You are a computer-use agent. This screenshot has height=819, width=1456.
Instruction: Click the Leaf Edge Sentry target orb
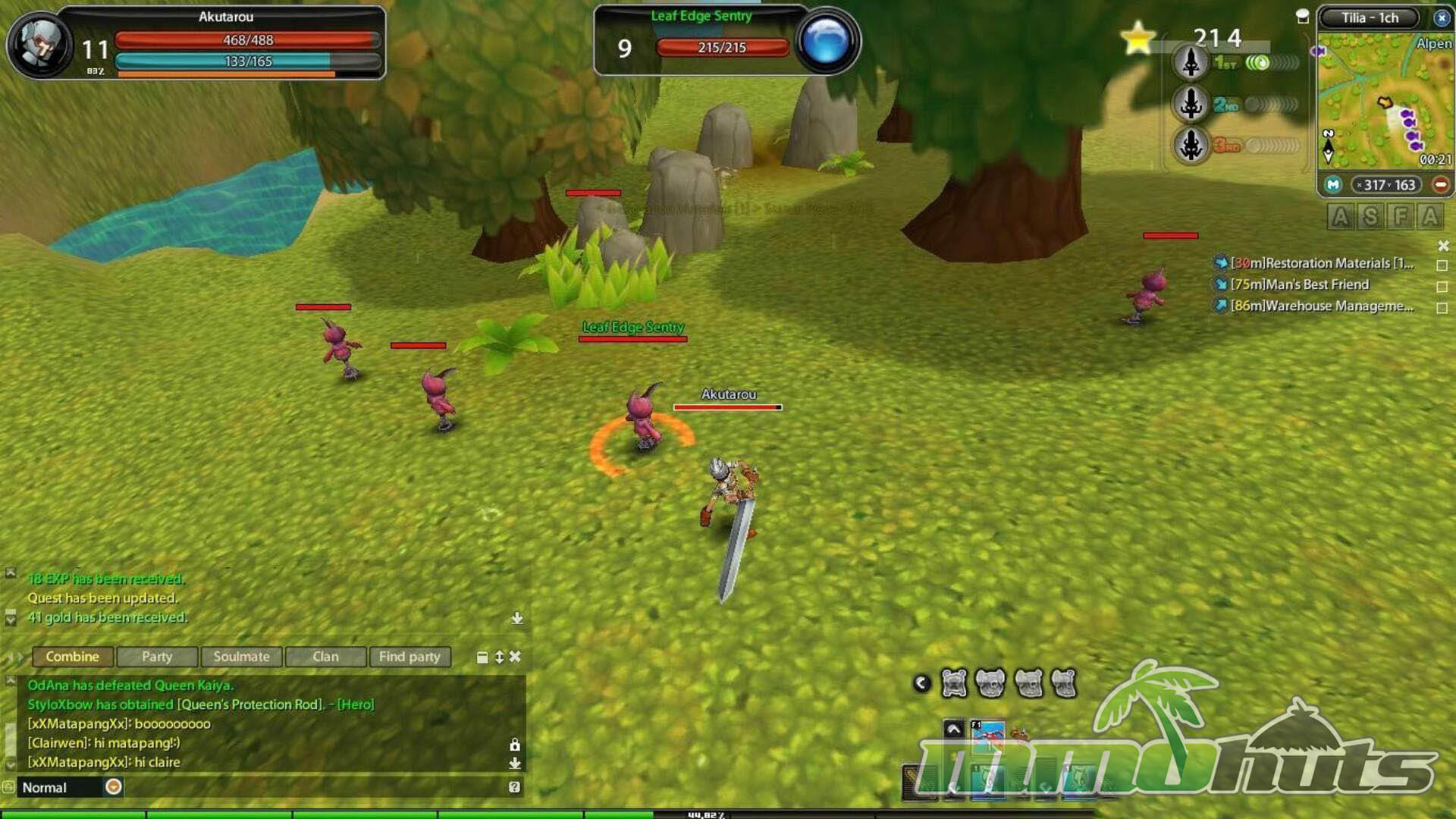point(827,42)
